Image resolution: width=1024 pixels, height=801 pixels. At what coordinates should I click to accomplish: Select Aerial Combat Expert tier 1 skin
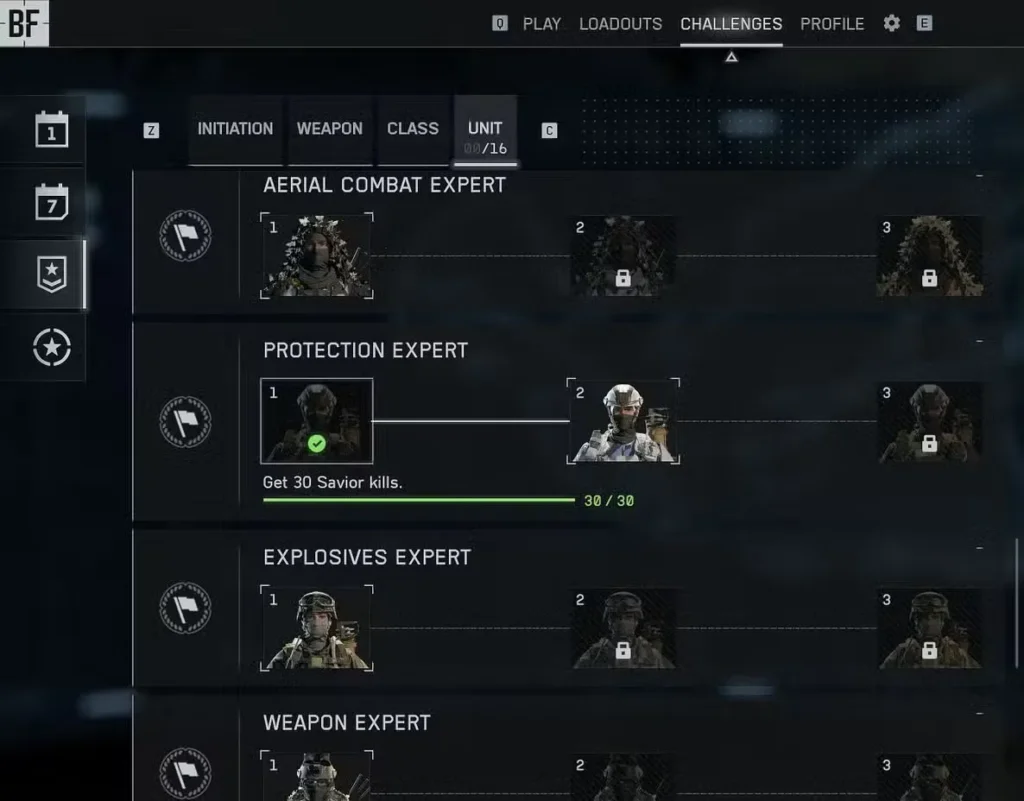(x=316, y=256)
